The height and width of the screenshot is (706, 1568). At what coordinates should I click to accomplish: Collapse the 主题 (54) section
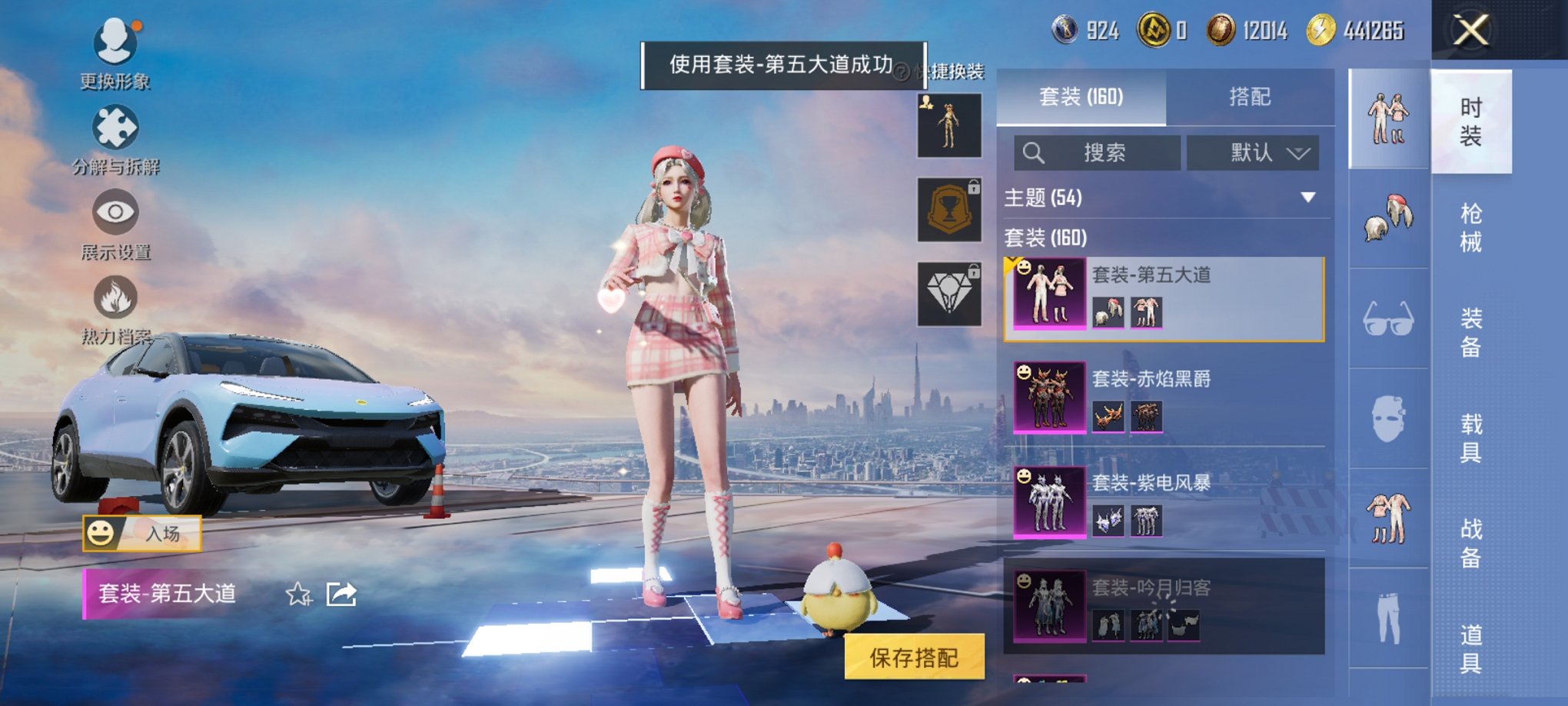coord(1309,196)
